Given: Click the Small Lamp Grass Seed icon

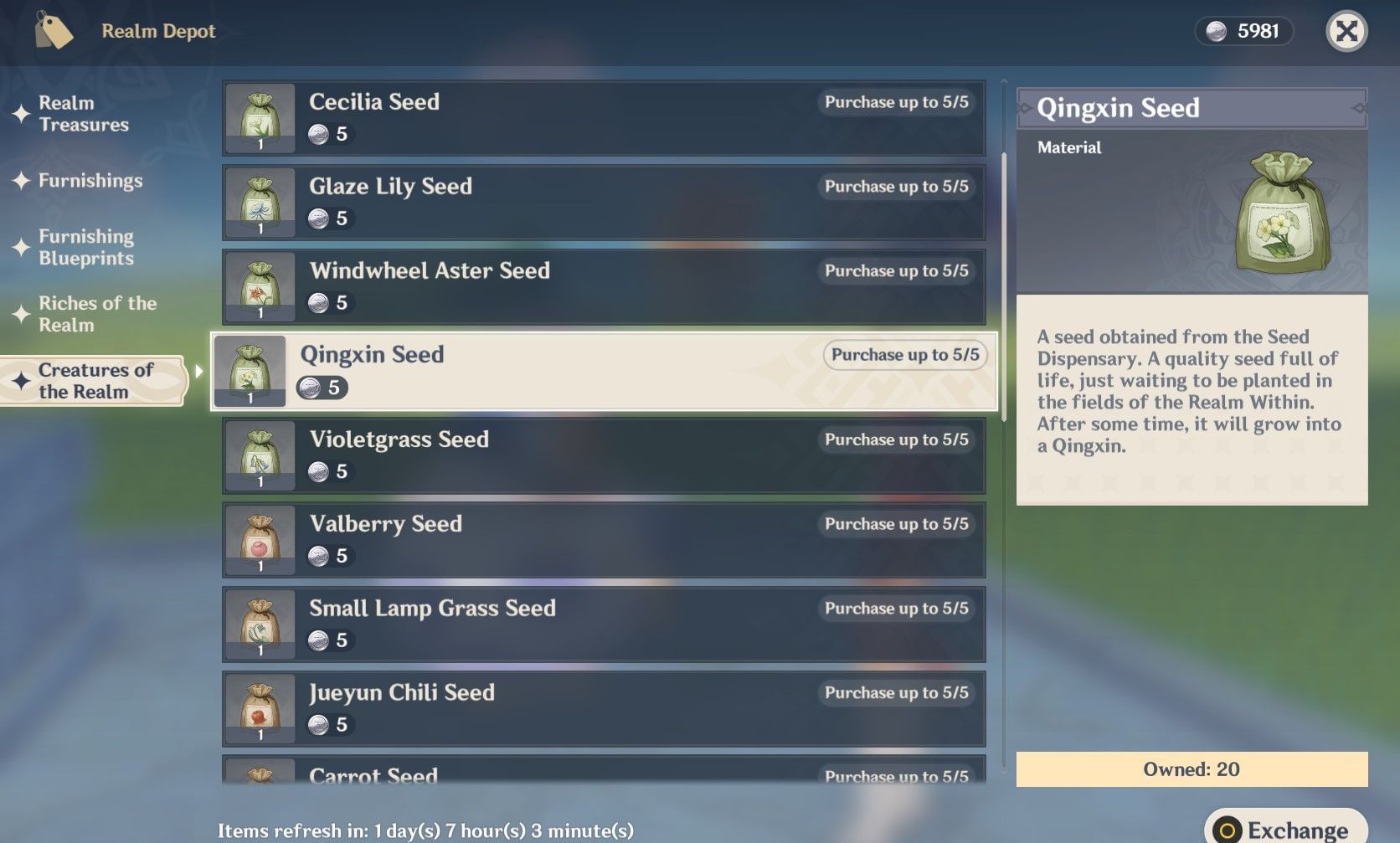Looking at the screenshot, I should 258,624.
